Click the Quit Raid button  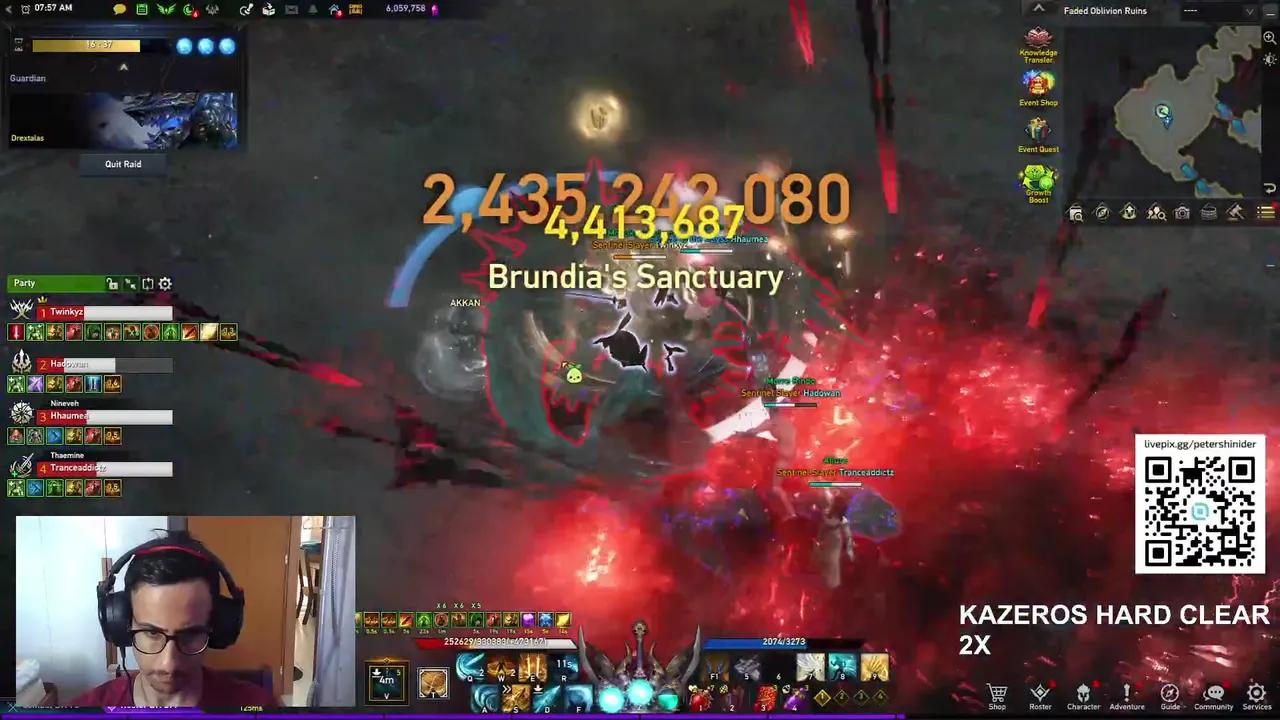(x=122, y=164)
